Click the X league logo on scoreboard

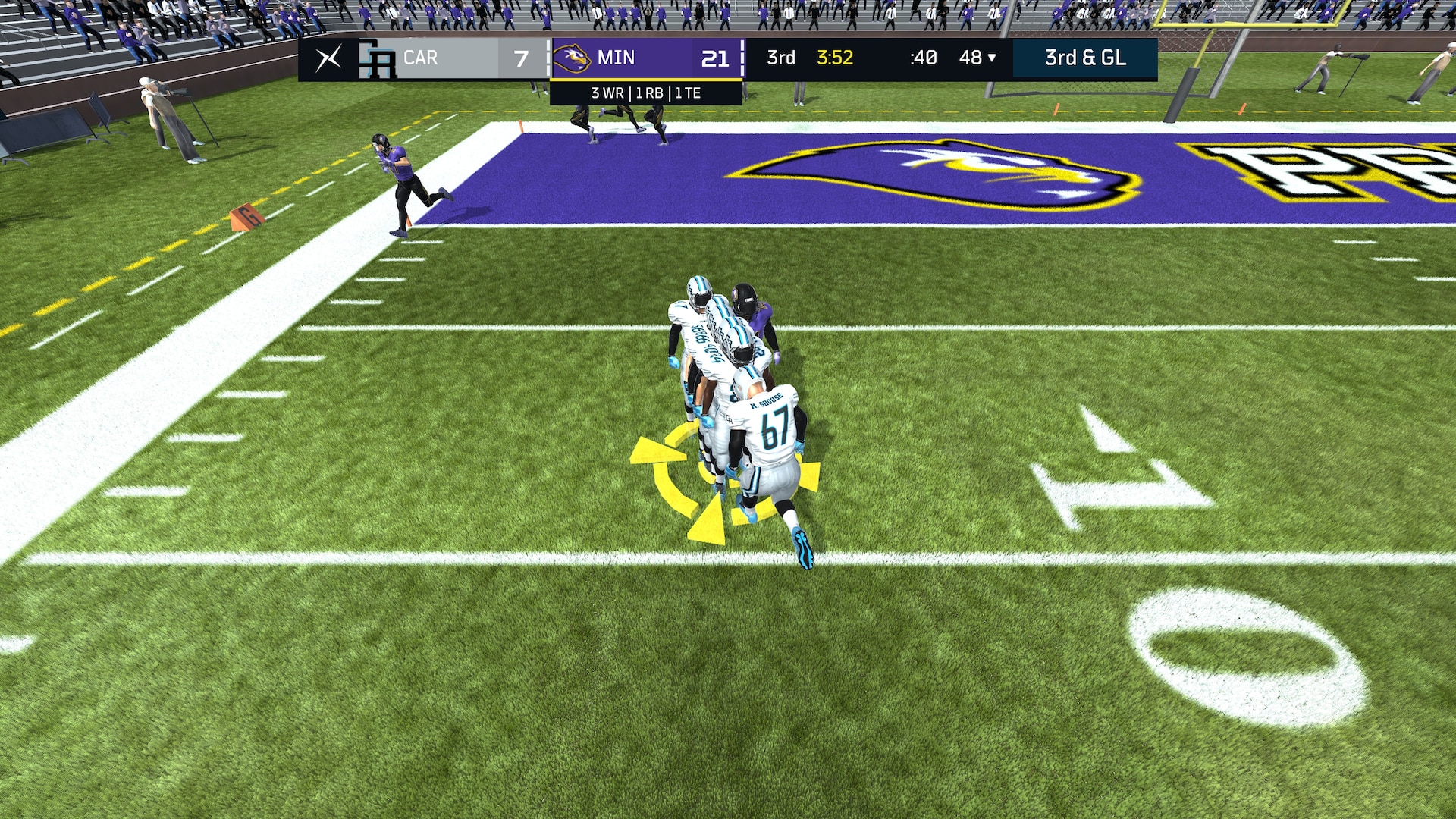pyautogui.click(x=328, y=58)
